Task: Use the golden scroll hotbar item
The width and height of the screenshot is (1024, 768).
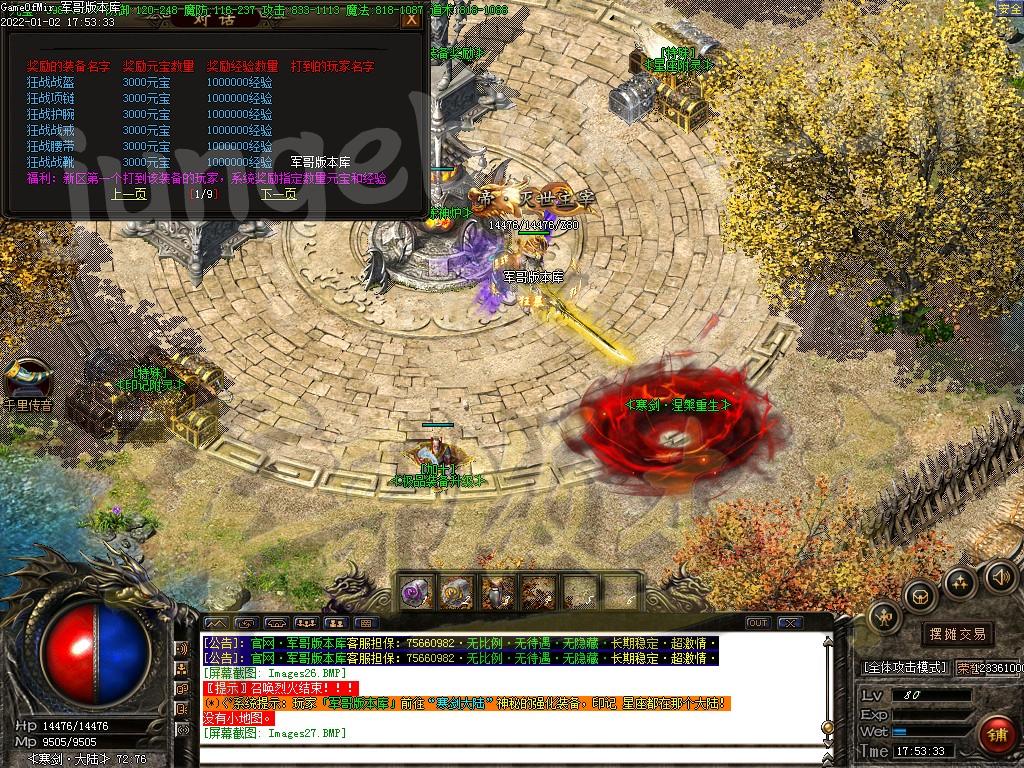Action: pos(458,593)
